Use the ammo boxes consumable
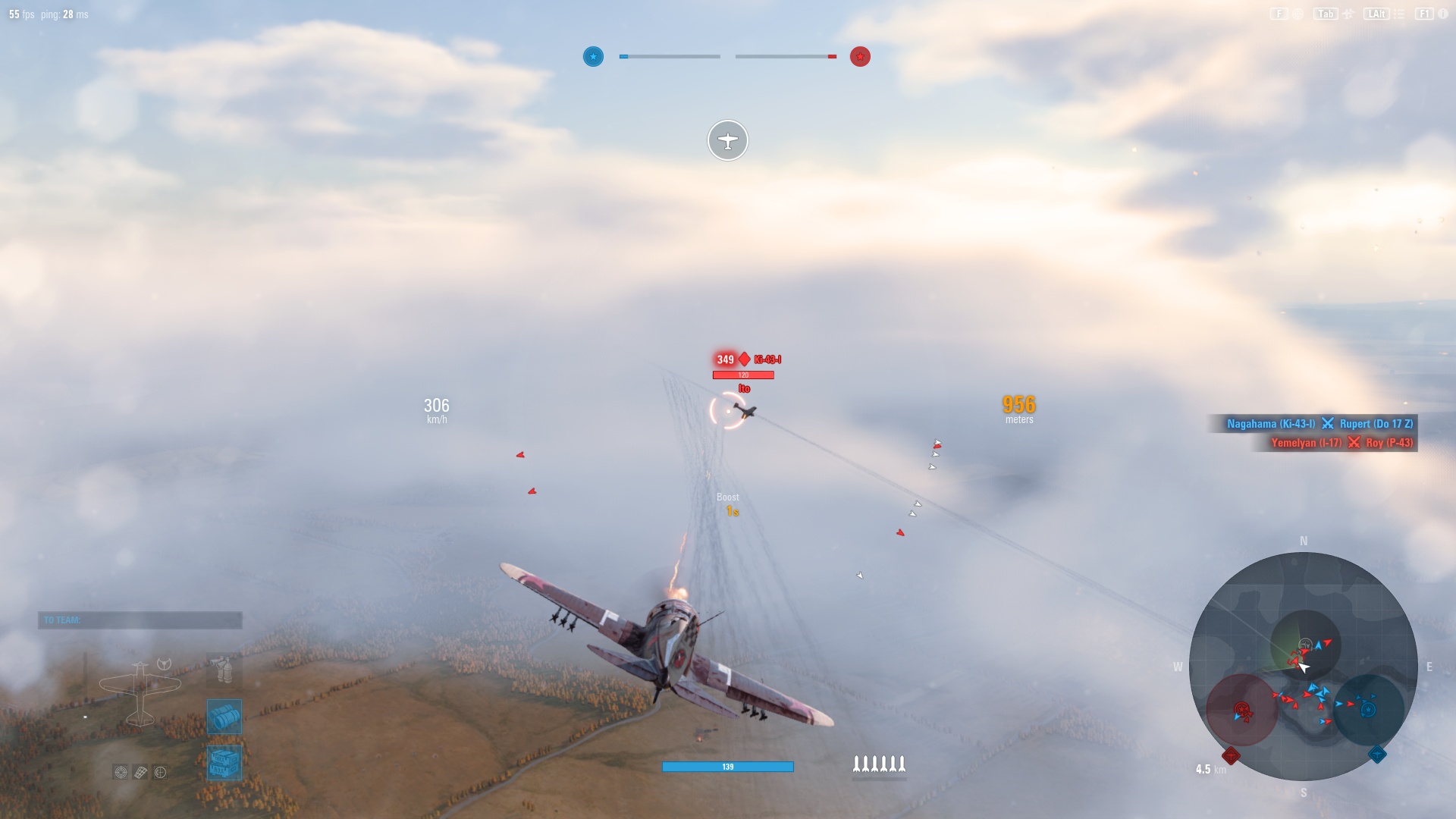 click(224, 762)
